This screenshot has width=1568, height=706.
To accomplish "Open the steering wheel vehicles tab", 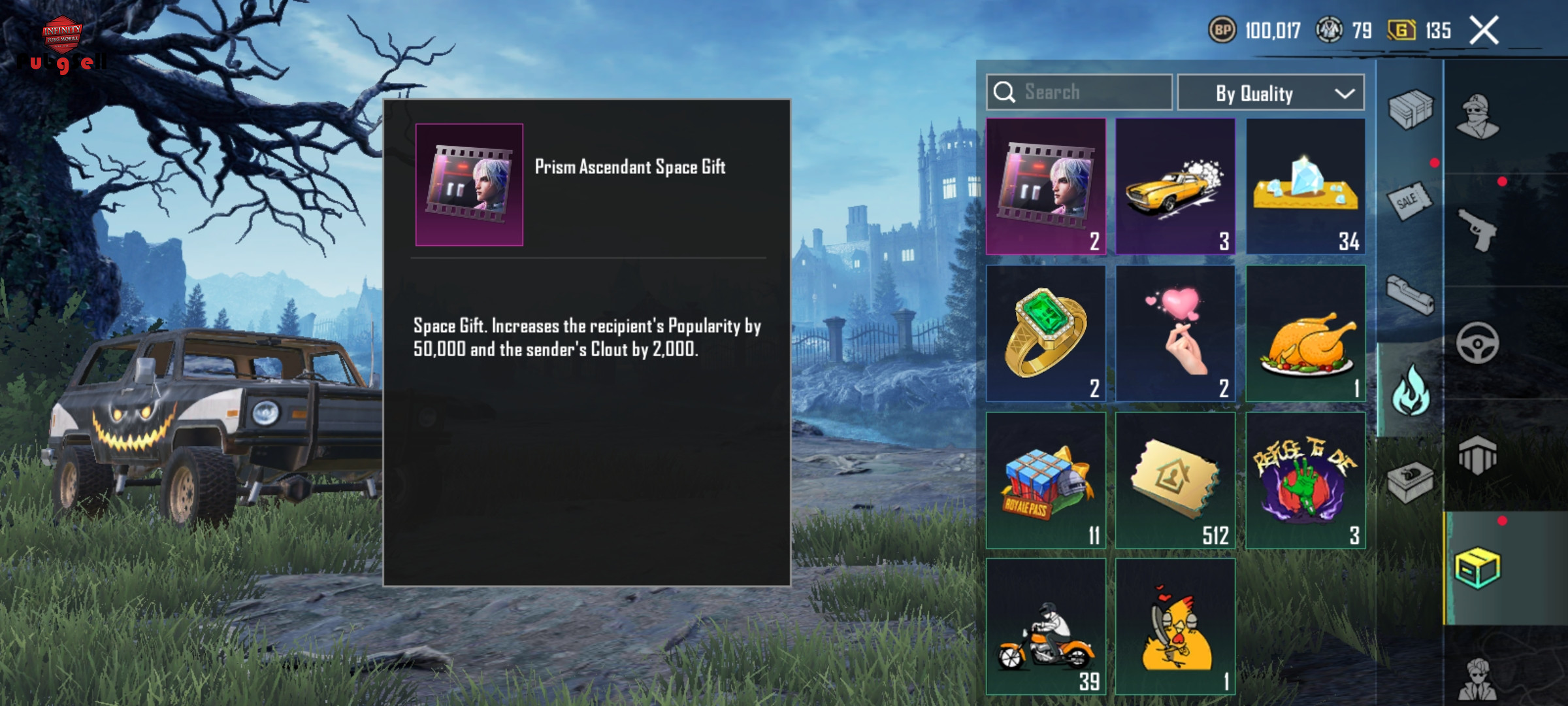I will (1478, 343).
